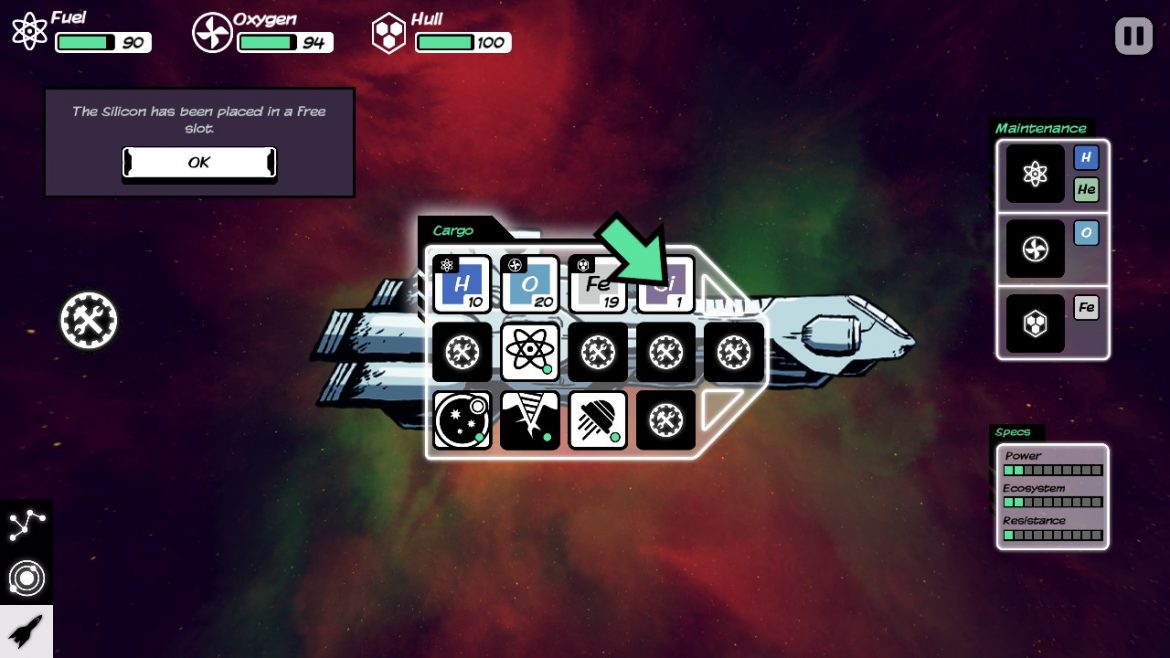Pick the Silicon cargo slot
Image resolution: width=1170 pixels, height=658 pixels.
click(x=665, y=284)
